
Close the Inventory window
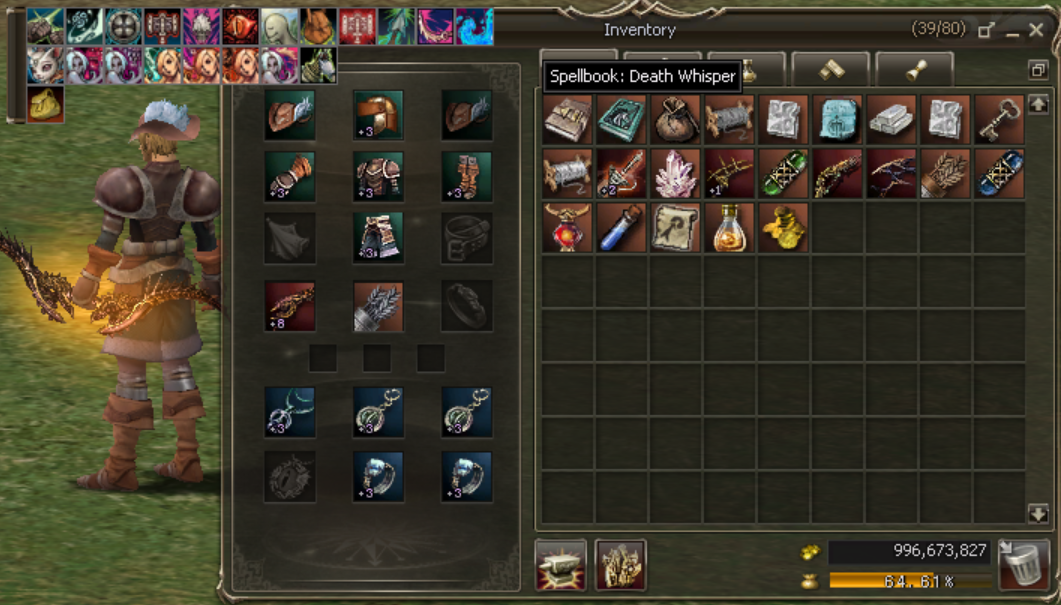[1040, 31]
